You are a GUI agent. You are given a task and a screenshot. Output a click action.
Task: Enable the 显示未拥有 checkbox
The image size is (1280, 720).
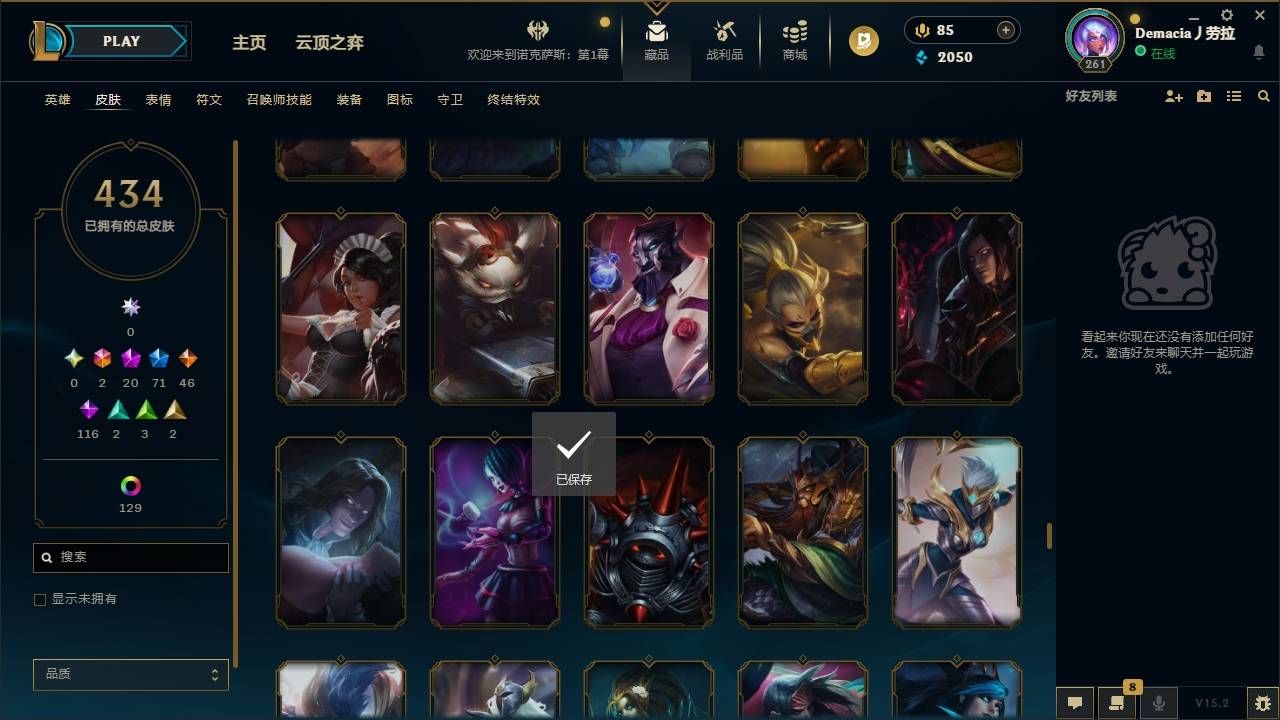click(x=40, y=599)
